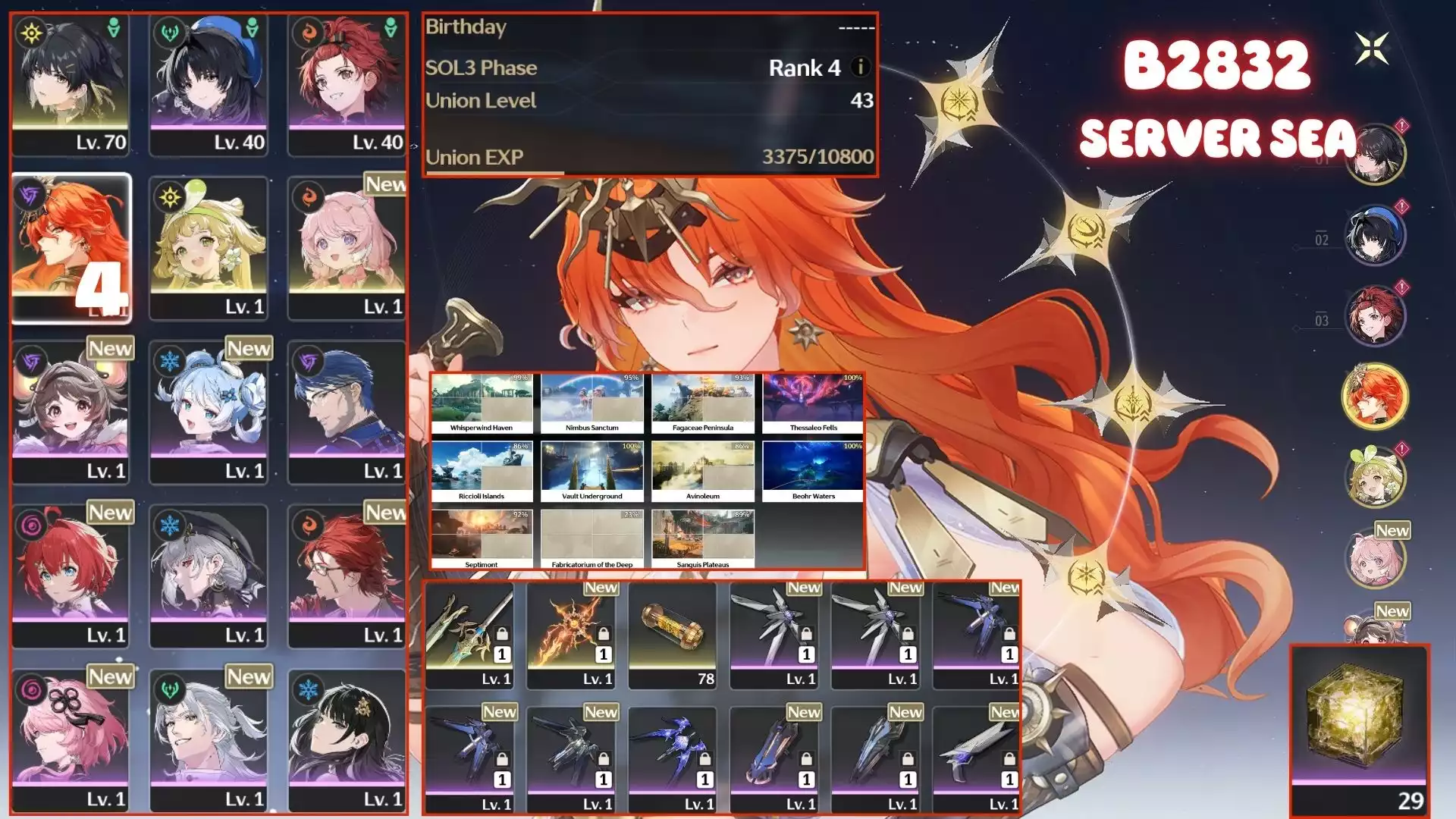Viewport: 1456px width, 819px height.
Task: Open Fabricatorium of the Deep card
Action: point(592,539)
